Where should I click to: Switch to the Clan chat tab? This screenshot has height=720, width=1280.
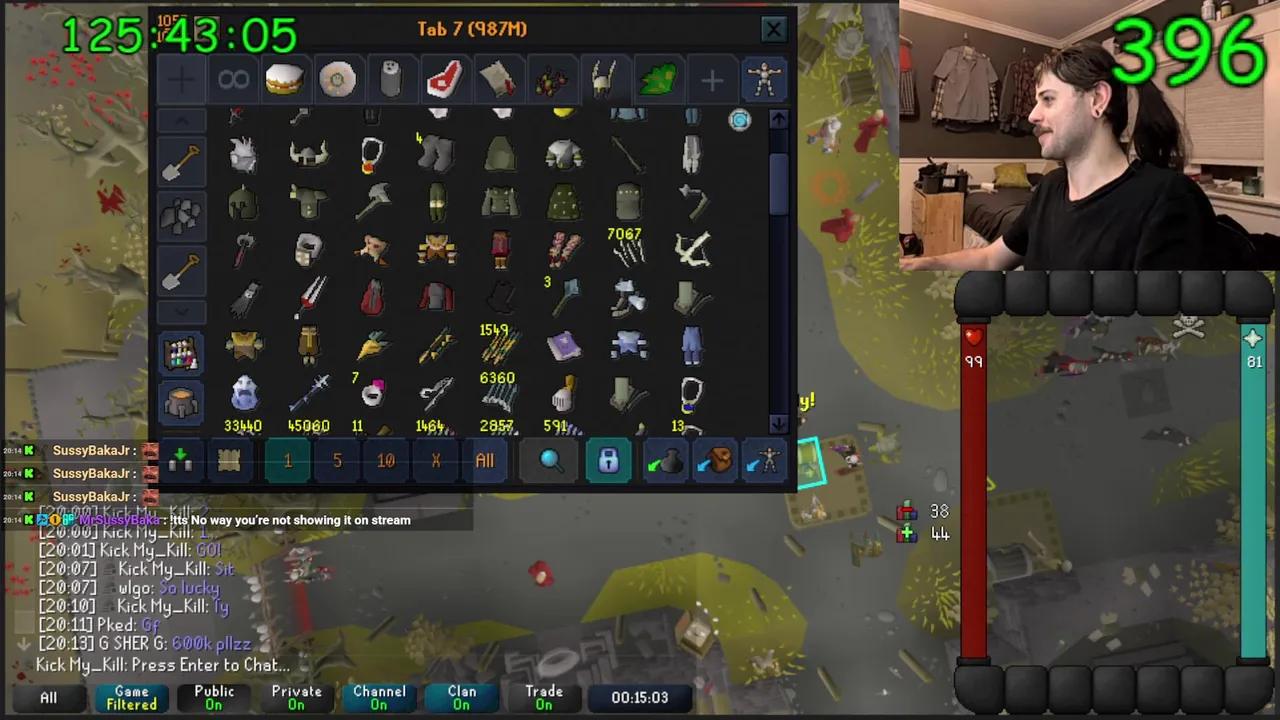click(x=461, y=697)
